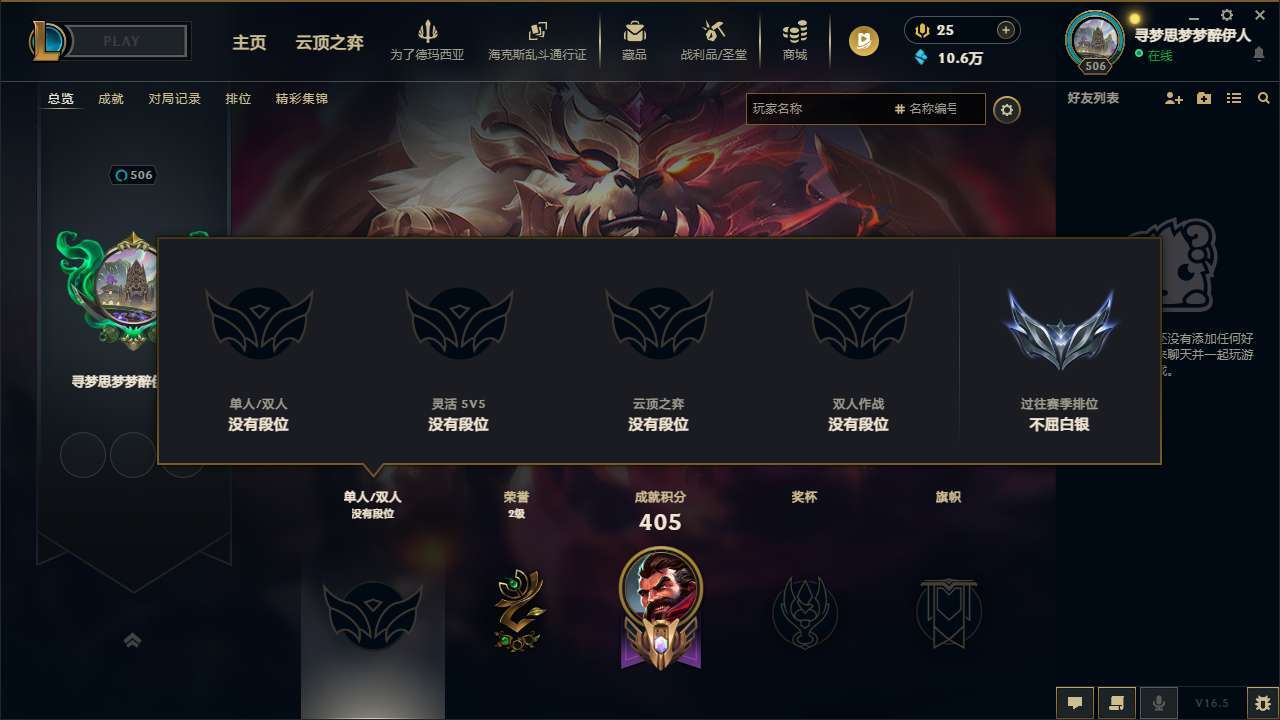Open the Collections (藏品) page
The width and height of the screenshot is (1280, 720).
(634, 40)
